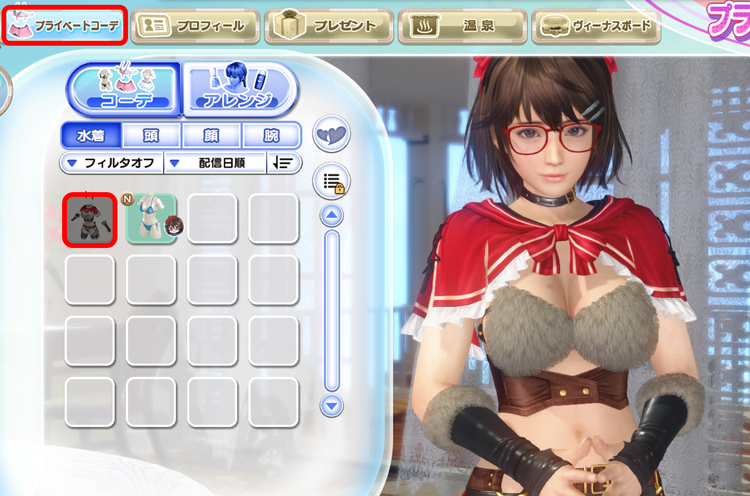Open the プライベートコーデ menu
The image size is (750, 496).
(x=66, y=26)
